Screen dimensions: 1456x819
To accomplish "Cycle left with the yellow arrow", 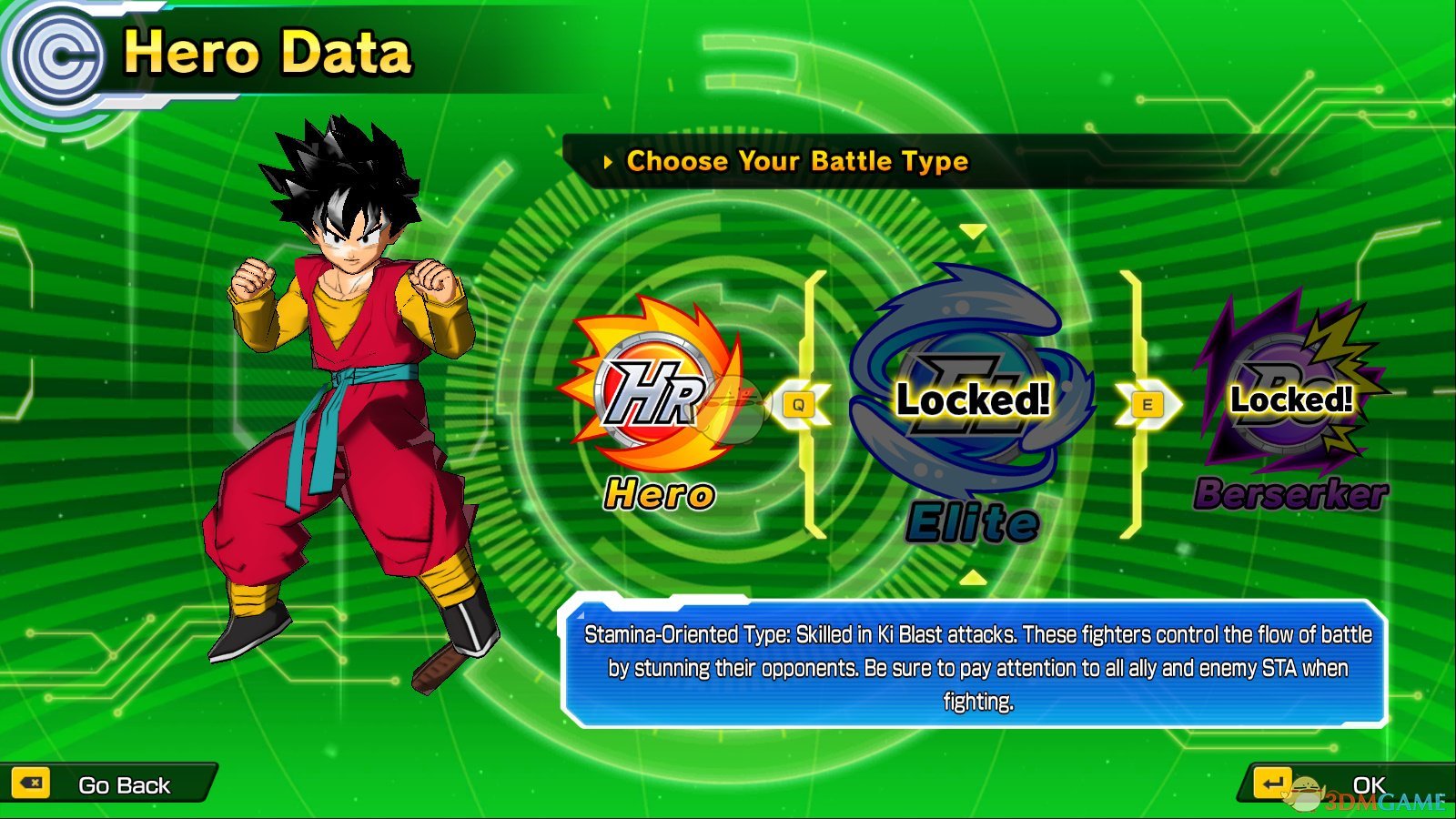I will [801, 405].
